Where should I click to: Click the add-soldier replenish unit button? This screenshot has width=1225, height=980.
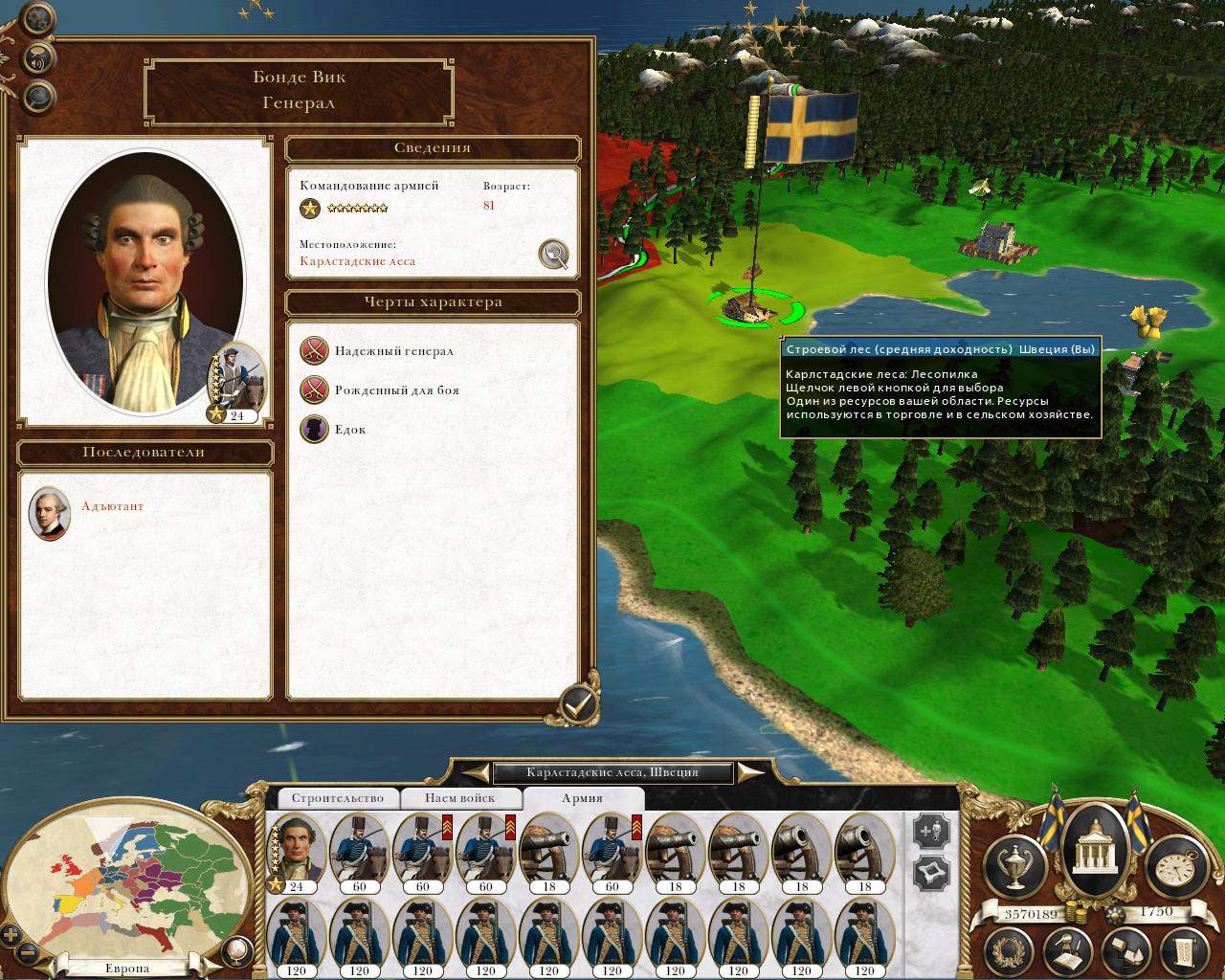click(x=932, y=831)
